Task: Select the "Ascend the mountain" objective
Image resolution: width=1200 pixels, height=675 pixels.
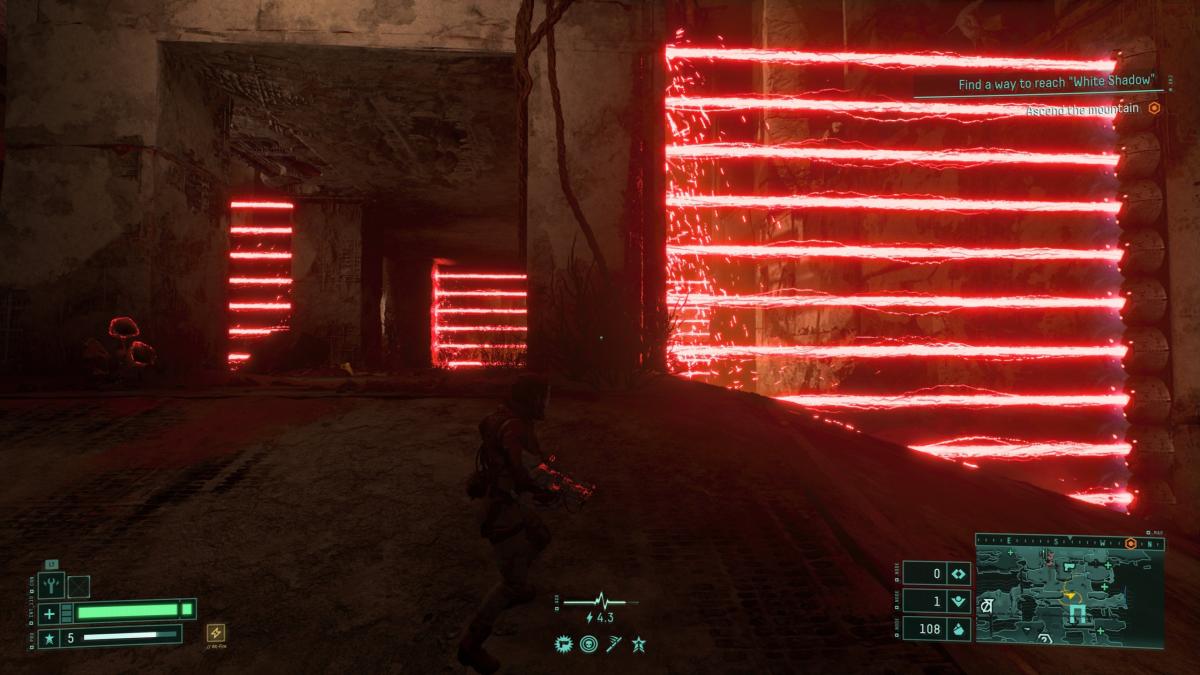Action: coord(1084,109)
